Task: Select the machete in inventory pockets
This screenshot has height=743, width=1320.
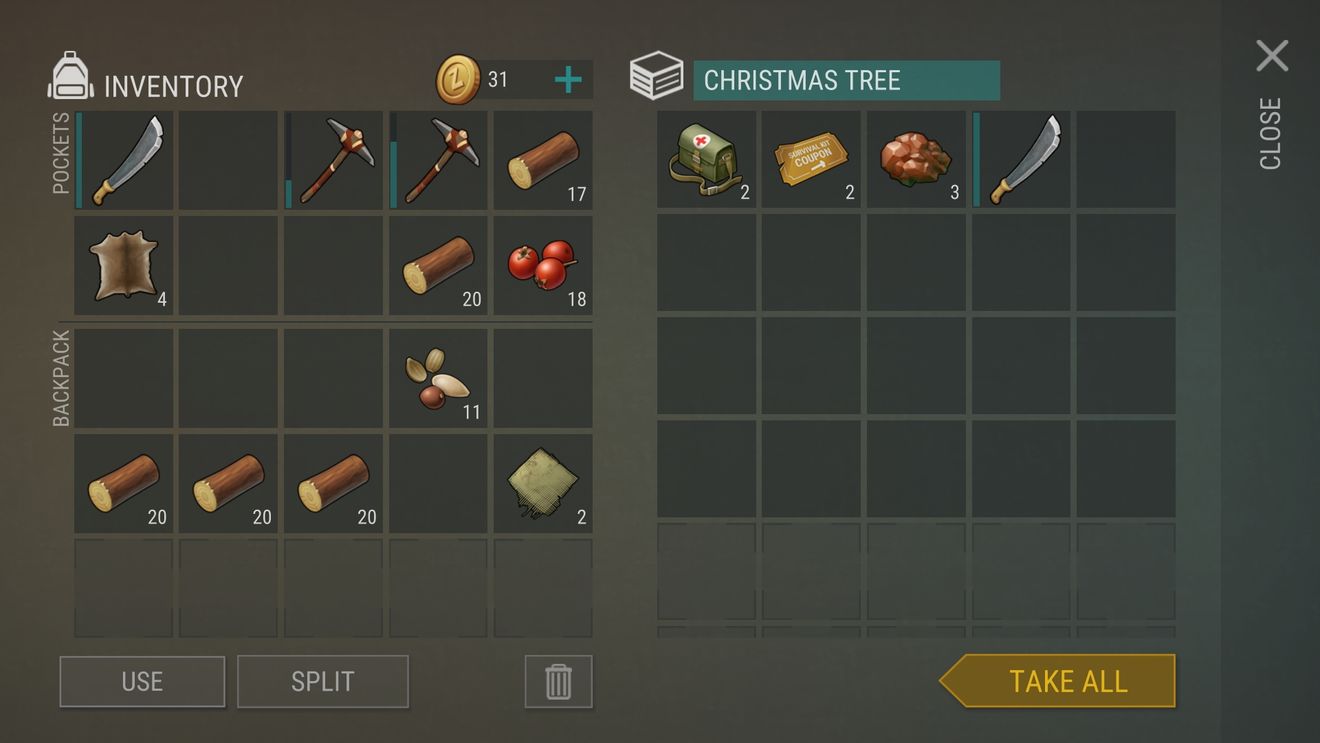Action: [x=122, y=160]
